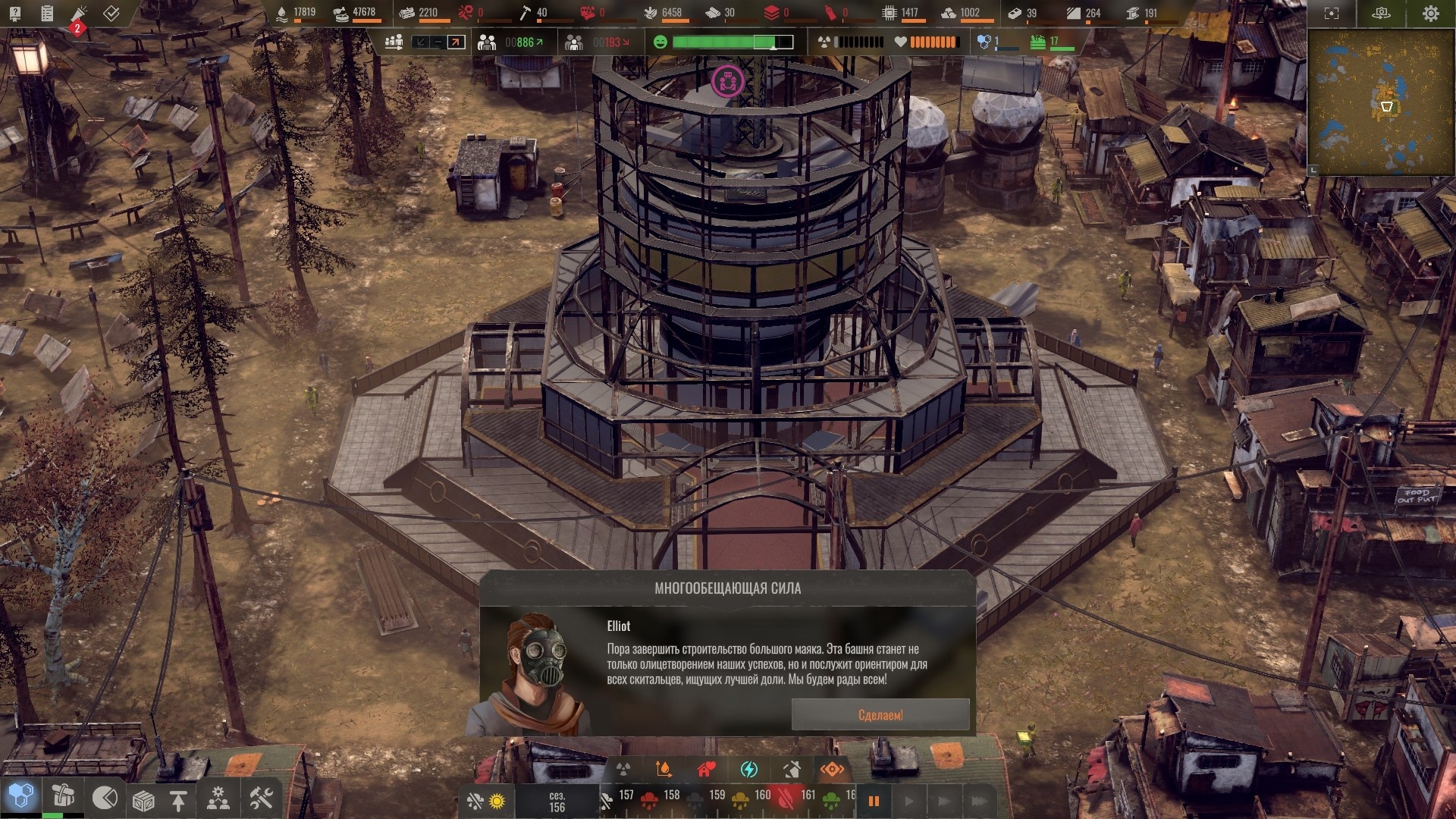This screenshot has height=819, width=1456.
Task: Open the crate storage toolbar button
Action: click(x=143, y=800)
